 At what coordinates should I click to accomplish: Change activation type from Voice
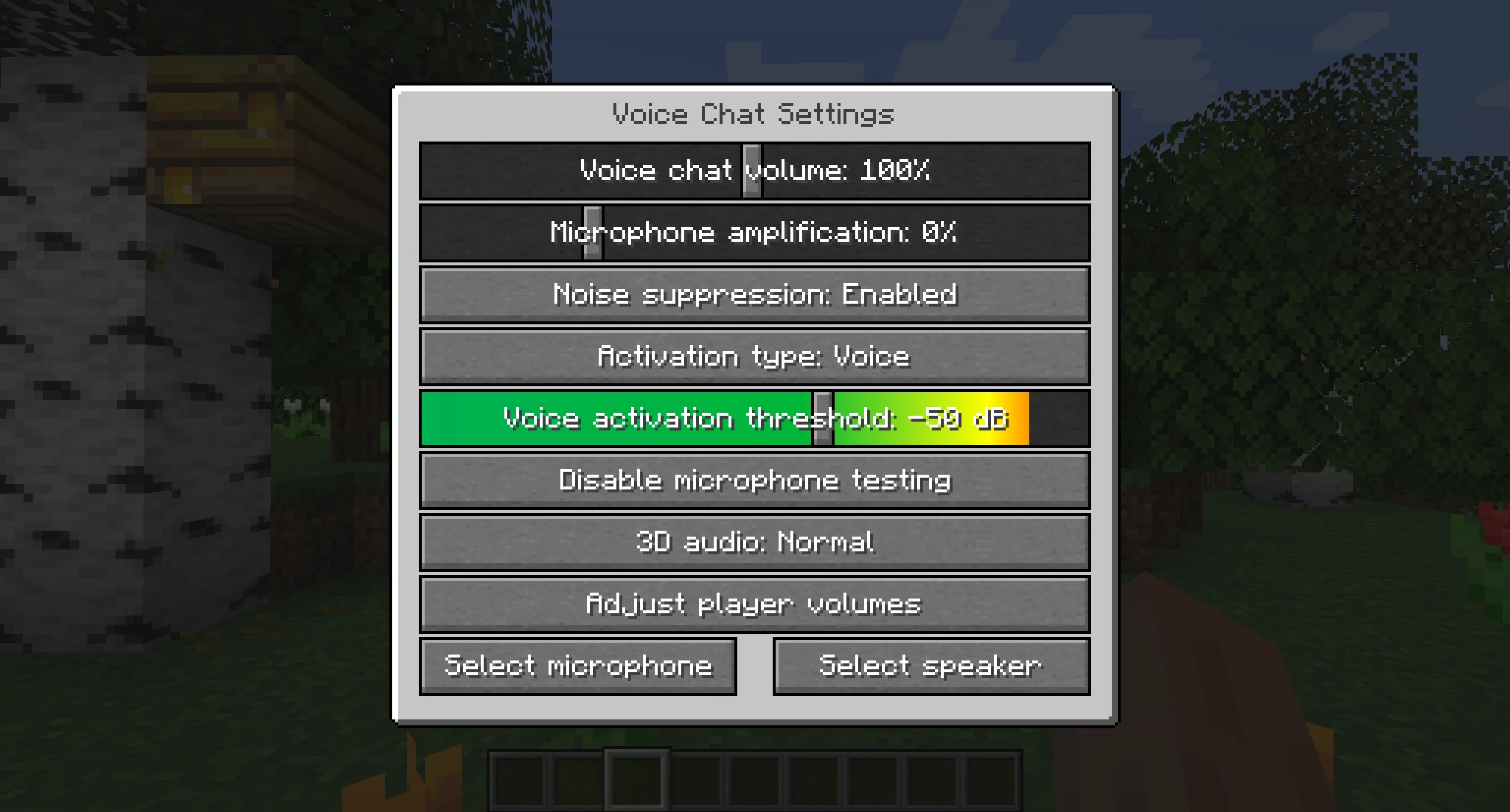[754, 356]
